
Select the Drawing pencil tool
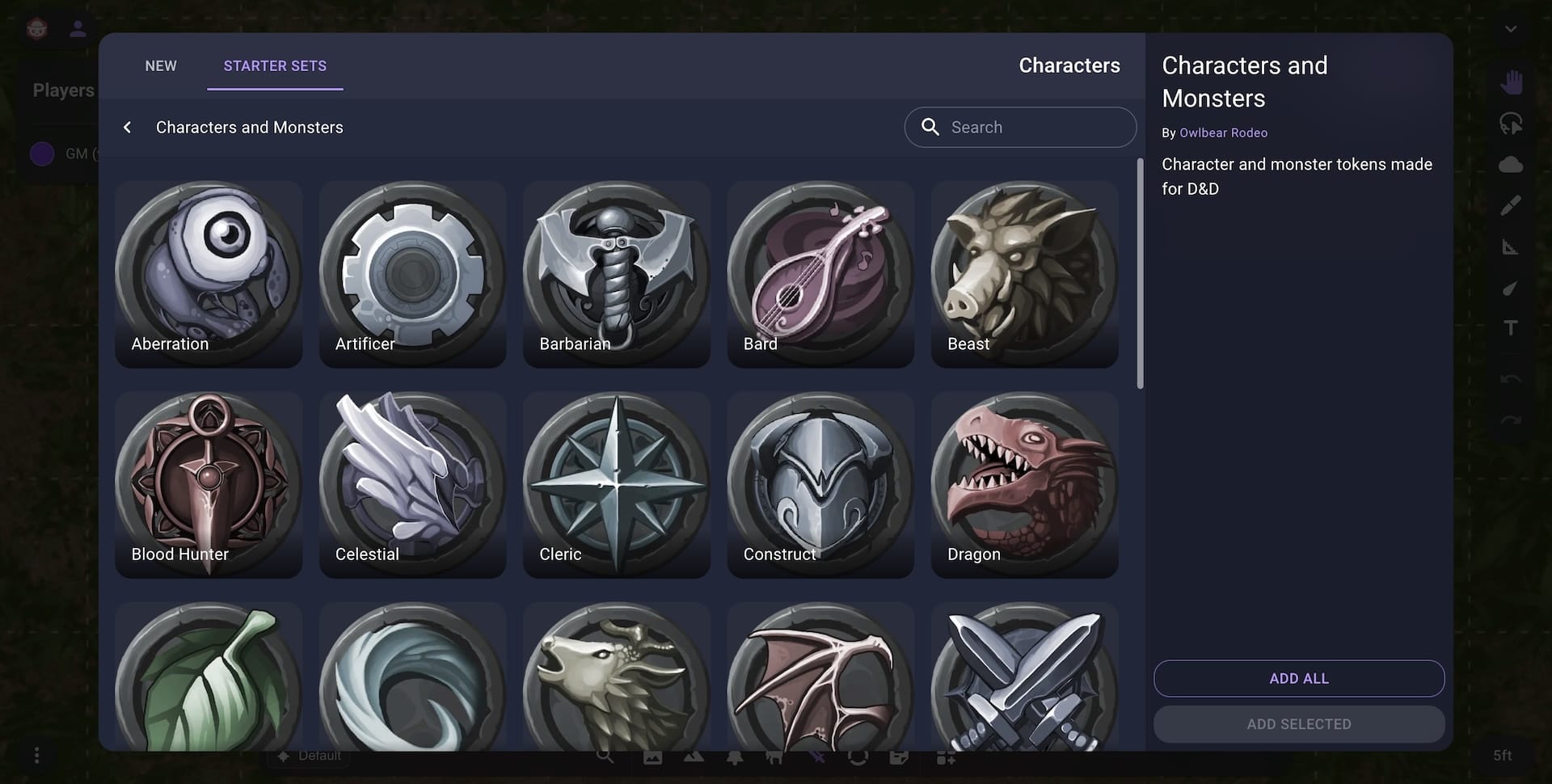[1512, 205]
